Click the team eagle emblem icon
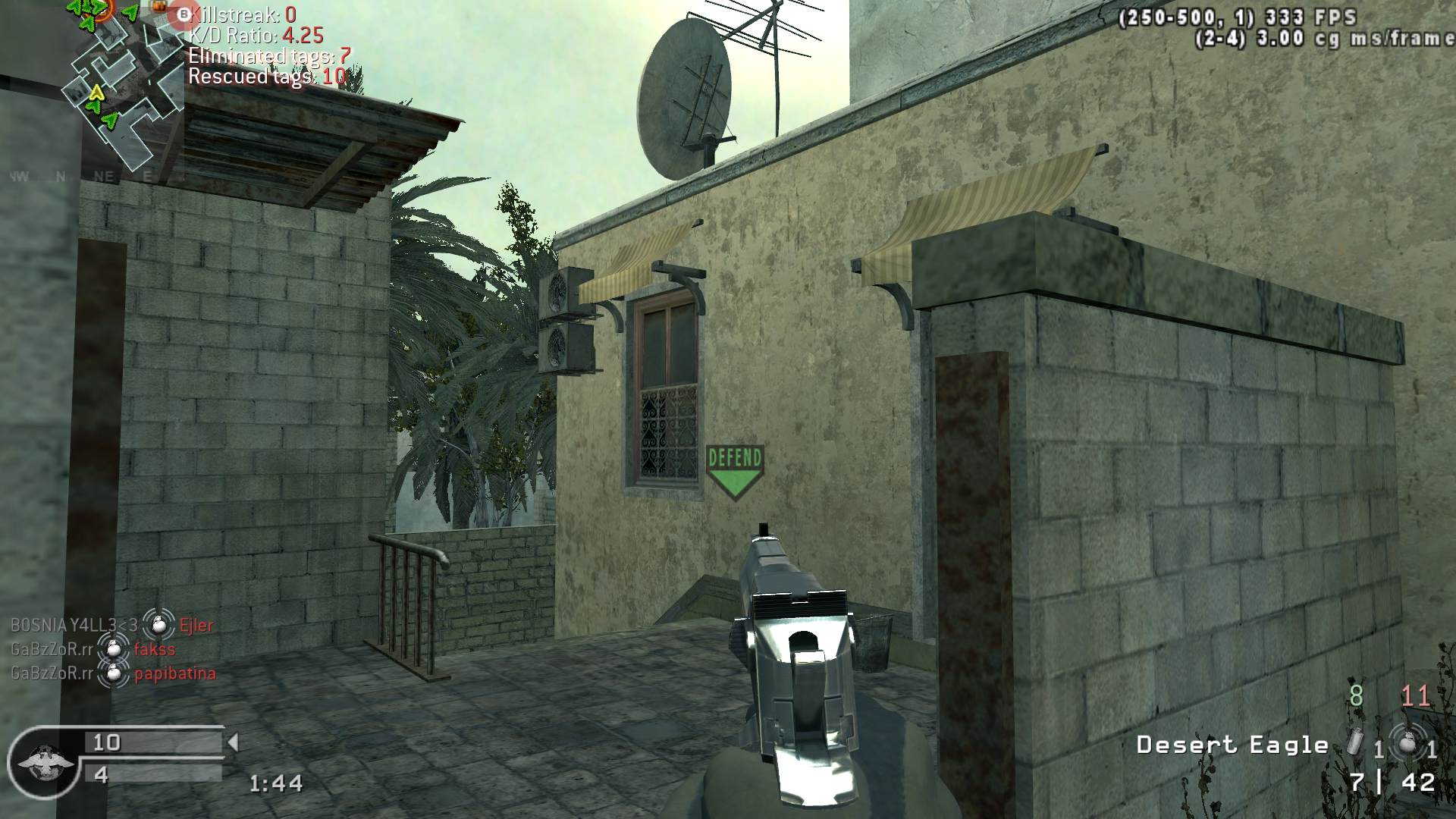 [39, 761]
